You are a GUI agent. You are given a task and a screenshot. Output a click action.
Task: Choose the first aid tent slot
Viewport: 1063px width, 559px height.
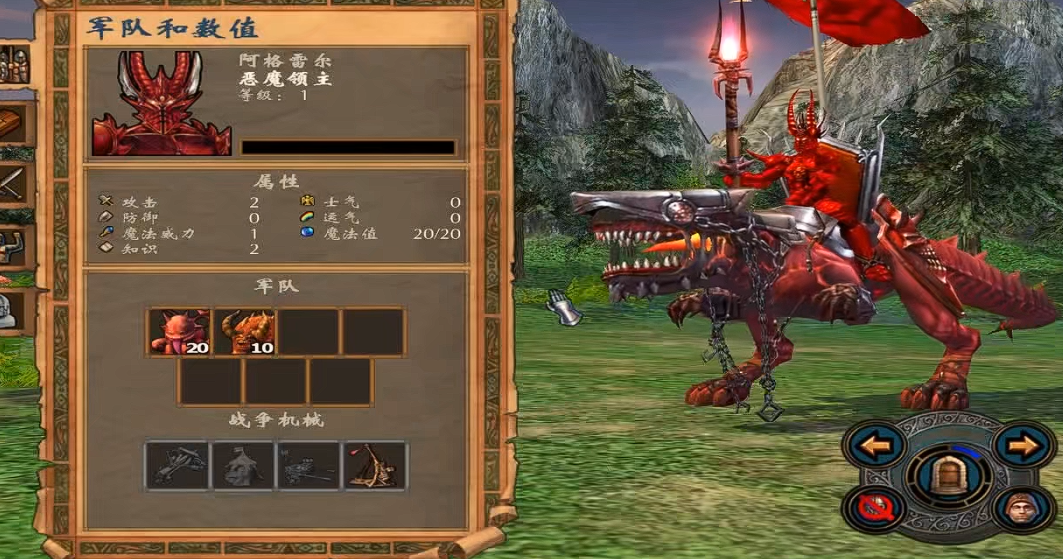click(x=244, y=466)
